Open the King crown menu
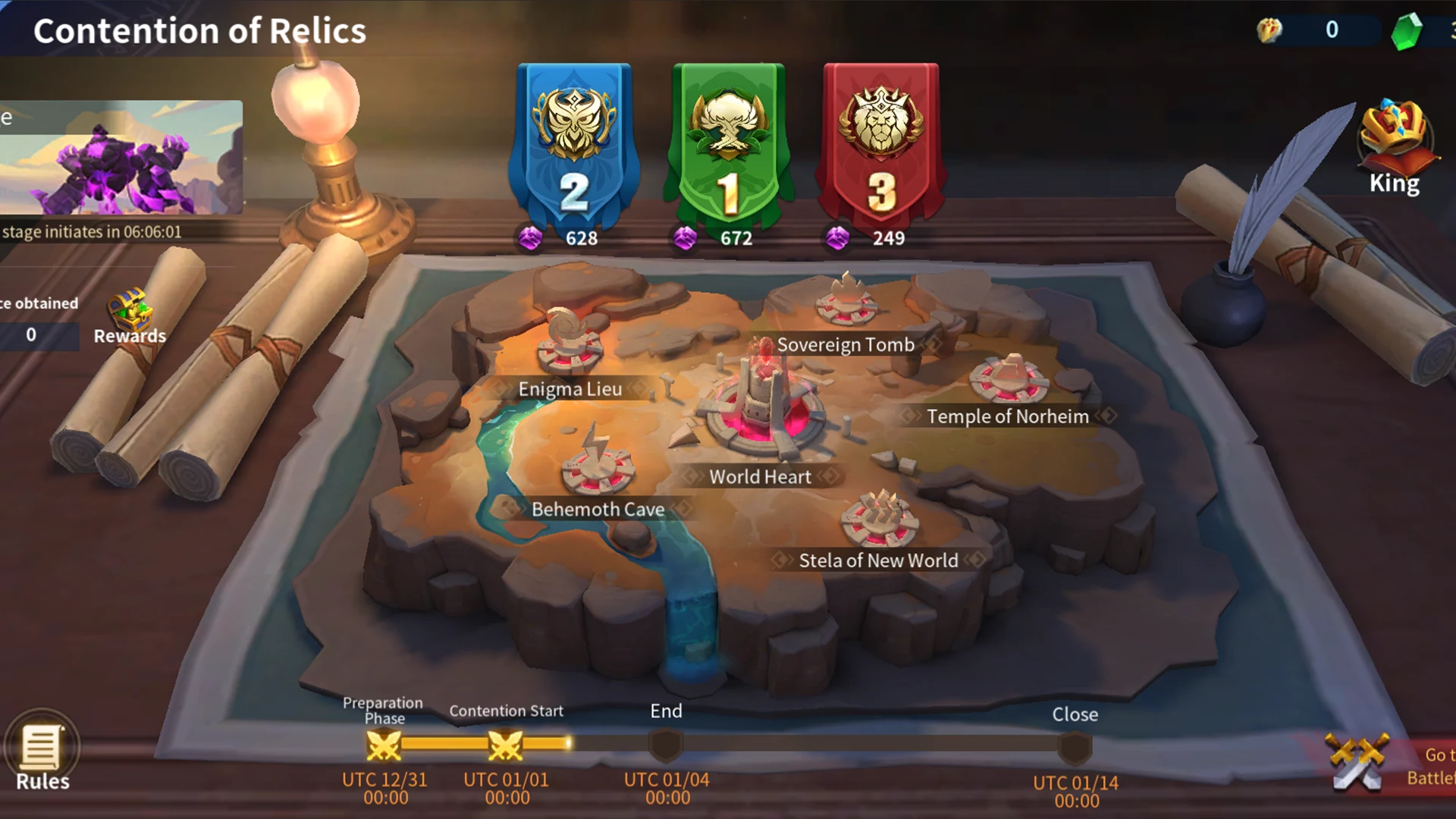 tap(1395, 149)
